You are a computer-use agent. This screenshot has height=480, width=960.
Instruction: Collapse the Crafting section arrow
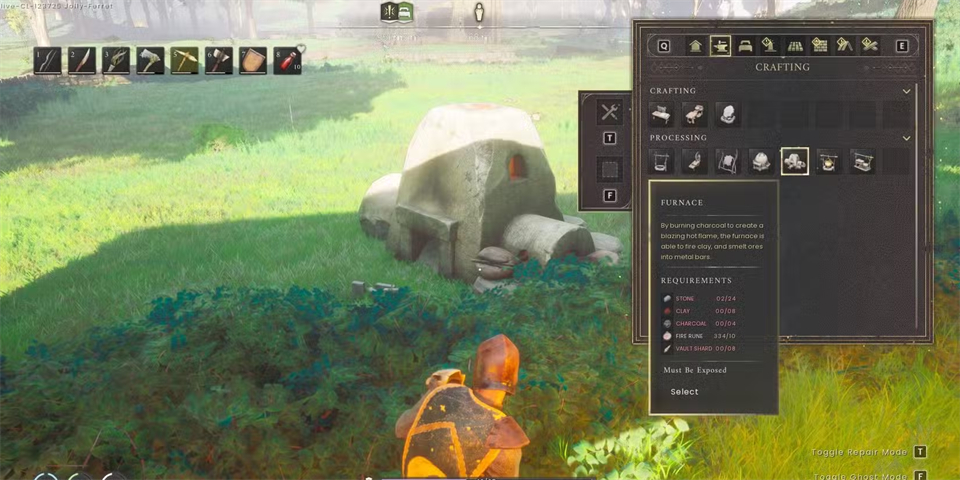[906, 91]
